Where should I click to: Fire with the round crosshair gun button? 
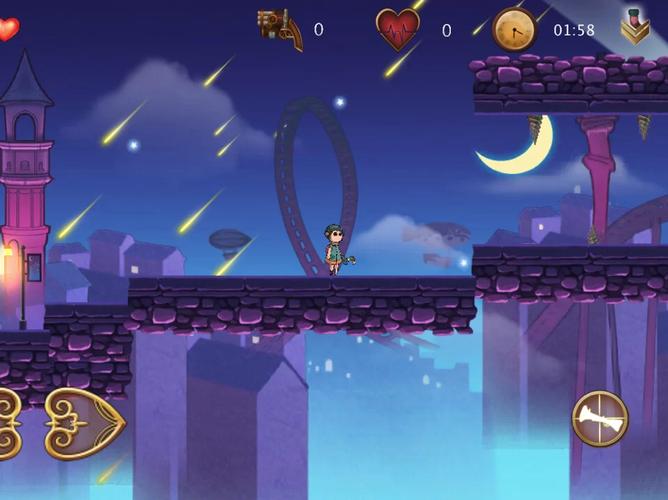coord(599,418)
